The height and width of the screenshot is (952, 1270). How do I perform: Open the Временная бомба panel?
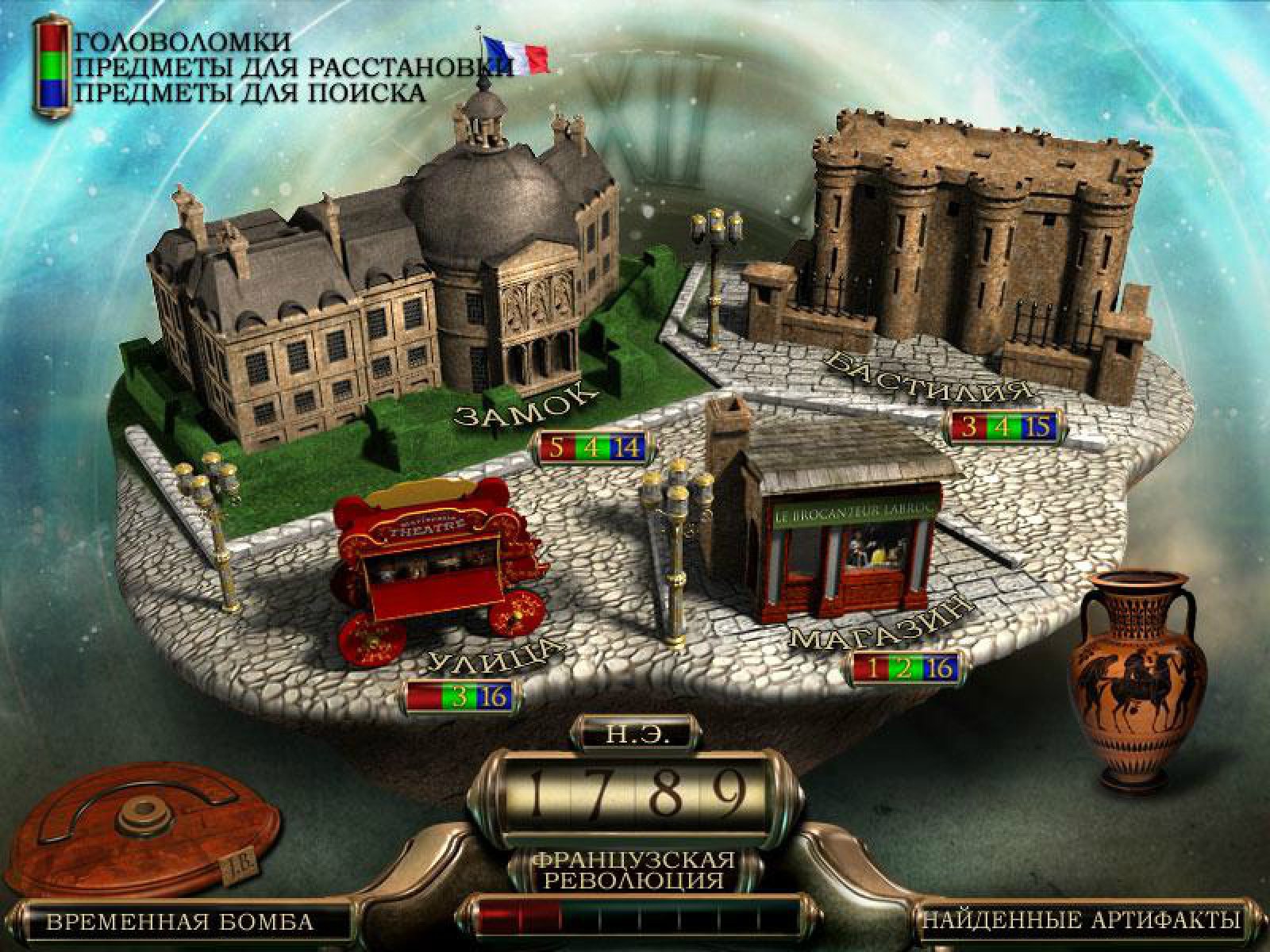pos(179,922)
